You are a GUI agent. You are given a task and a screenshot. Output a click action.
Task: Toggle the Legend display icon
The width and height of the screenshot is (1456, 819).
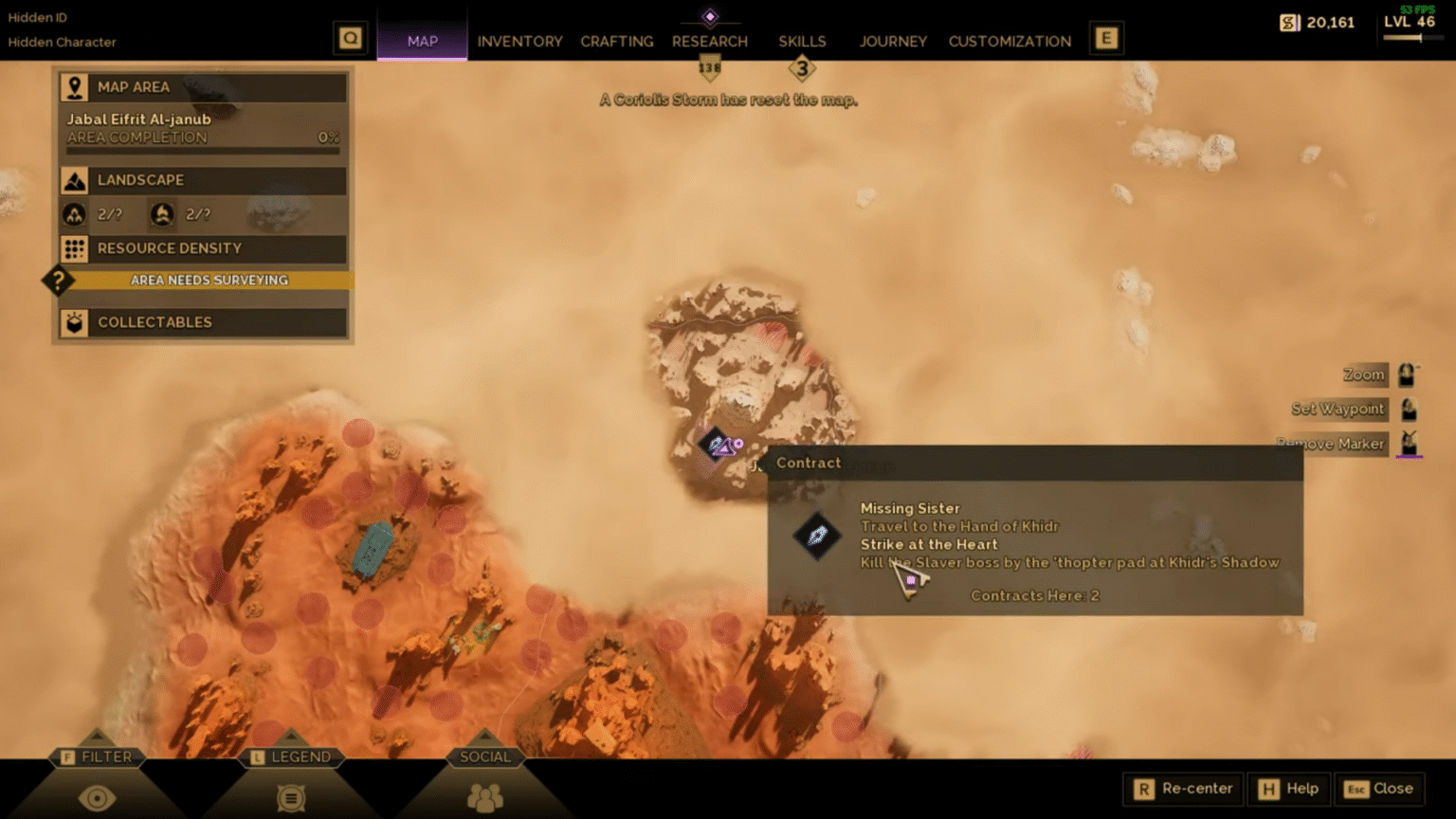(x=290, y=799)
